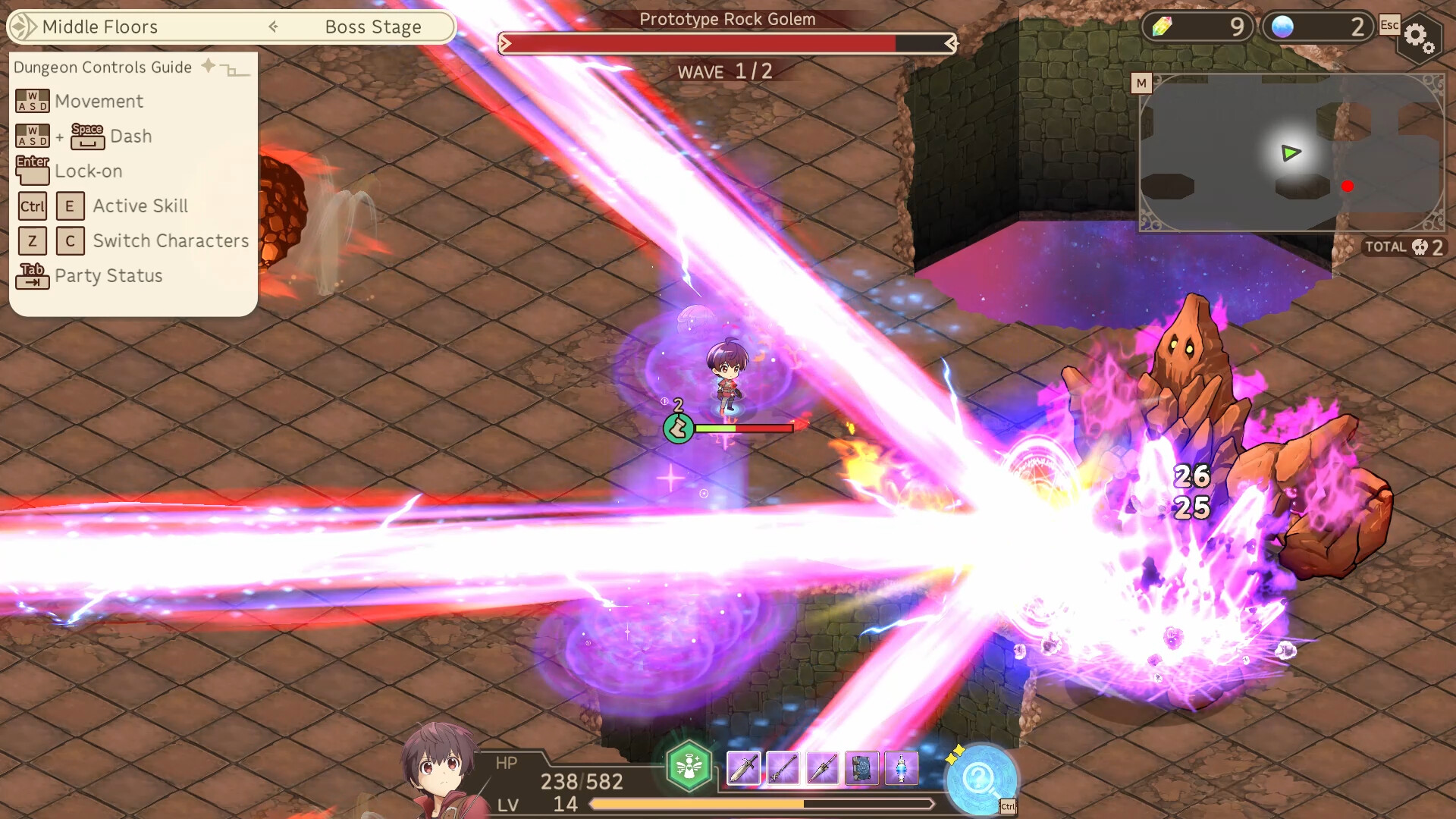Viewport: 1456px width, 819px height.
Task: Select the lance weapon slot
Action: click(822, 768)
